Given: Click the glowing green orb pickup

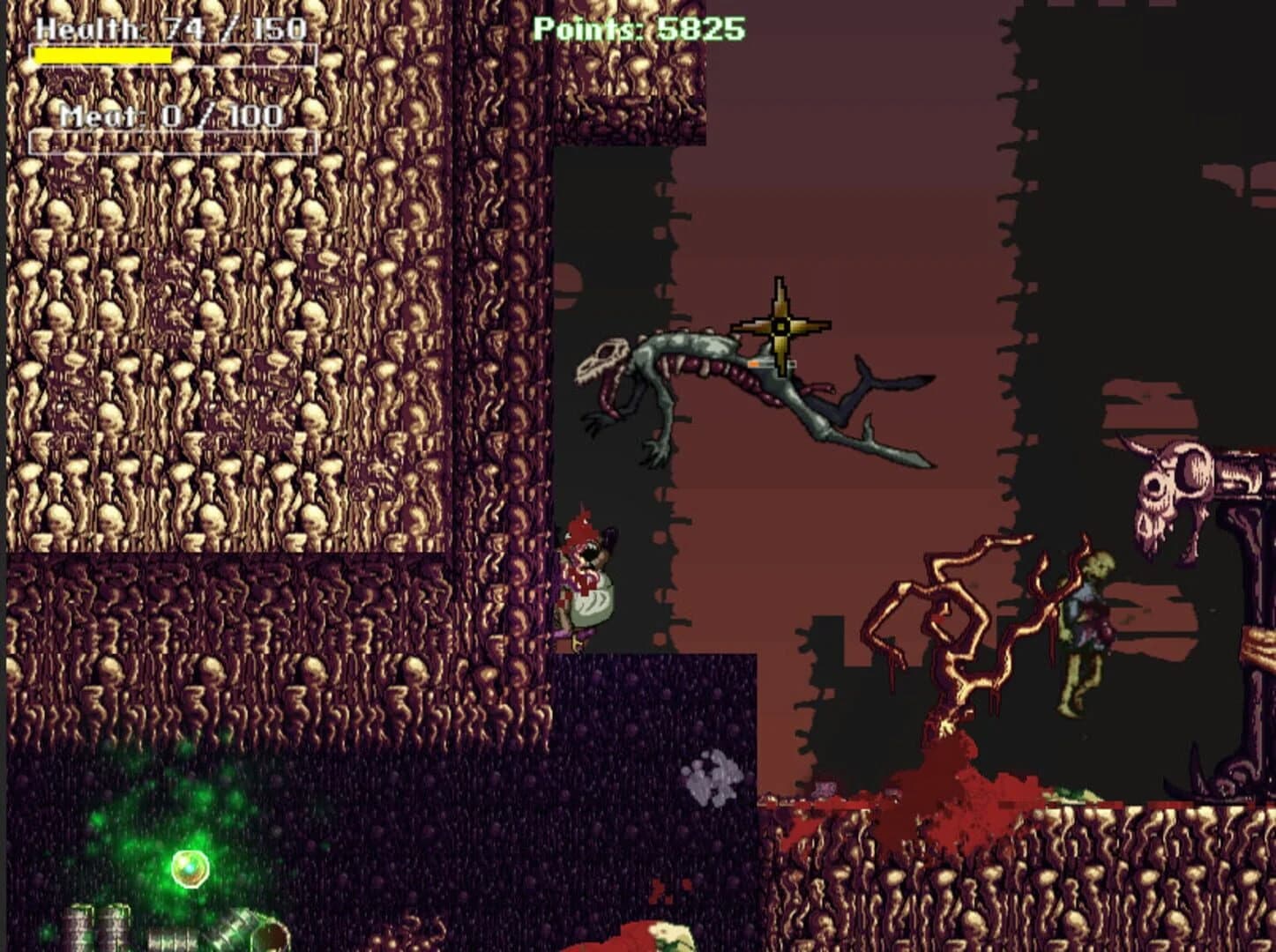Looking at the screenshot, I should point(190,866).
